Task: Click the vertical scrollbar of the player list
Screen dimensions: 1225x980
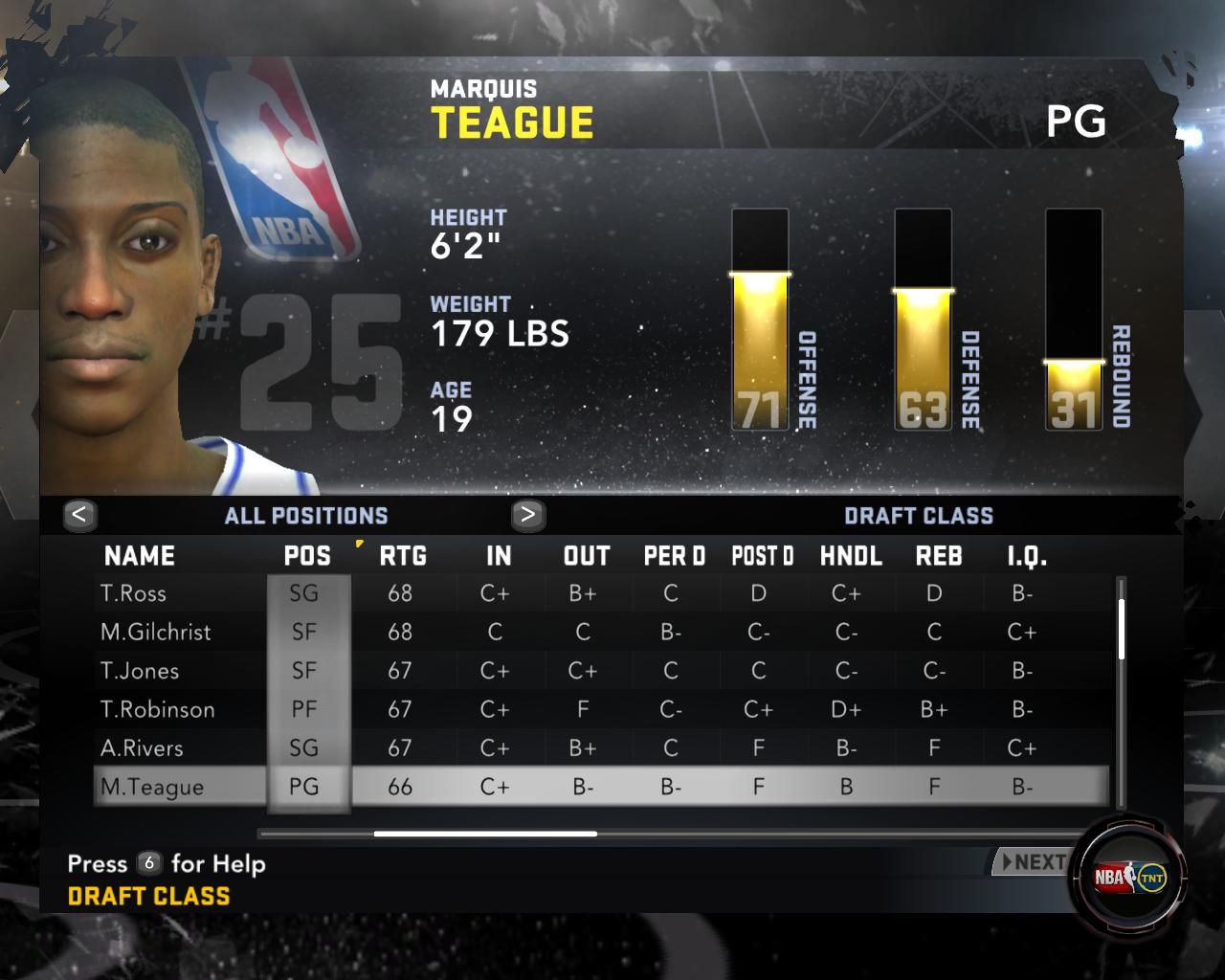Action: click(1121, 630)
